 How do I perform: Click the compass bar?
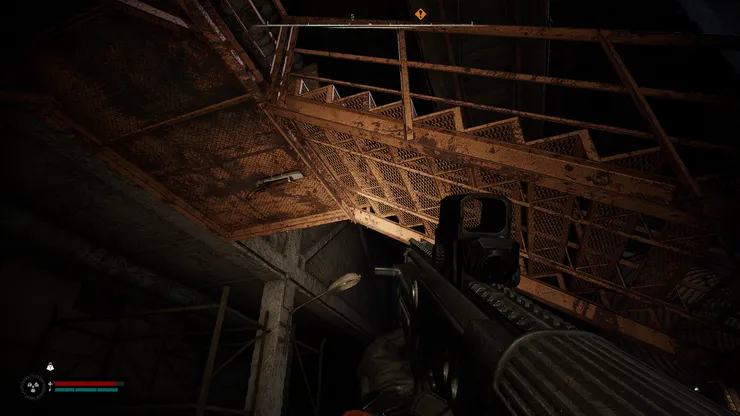click(370, 24)
